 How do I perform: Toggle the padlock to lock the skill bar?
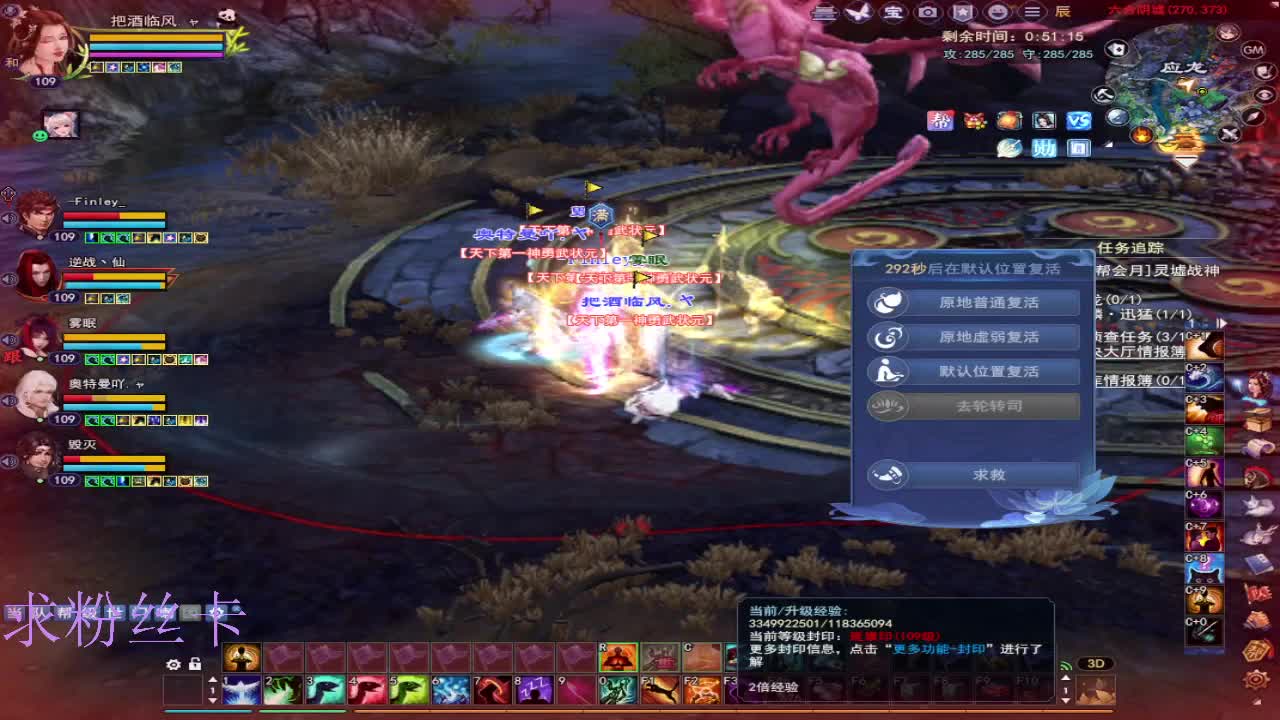pyautogui.click(x=193, y=664)
